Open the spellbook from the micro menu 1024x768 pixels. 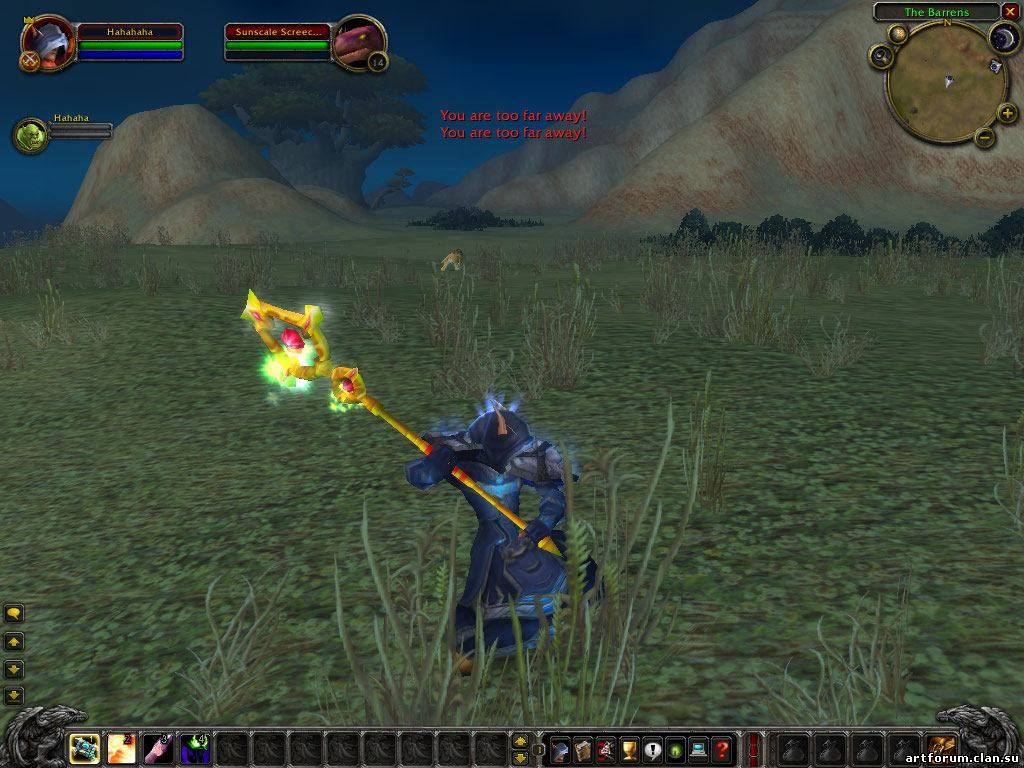[582, 748]
